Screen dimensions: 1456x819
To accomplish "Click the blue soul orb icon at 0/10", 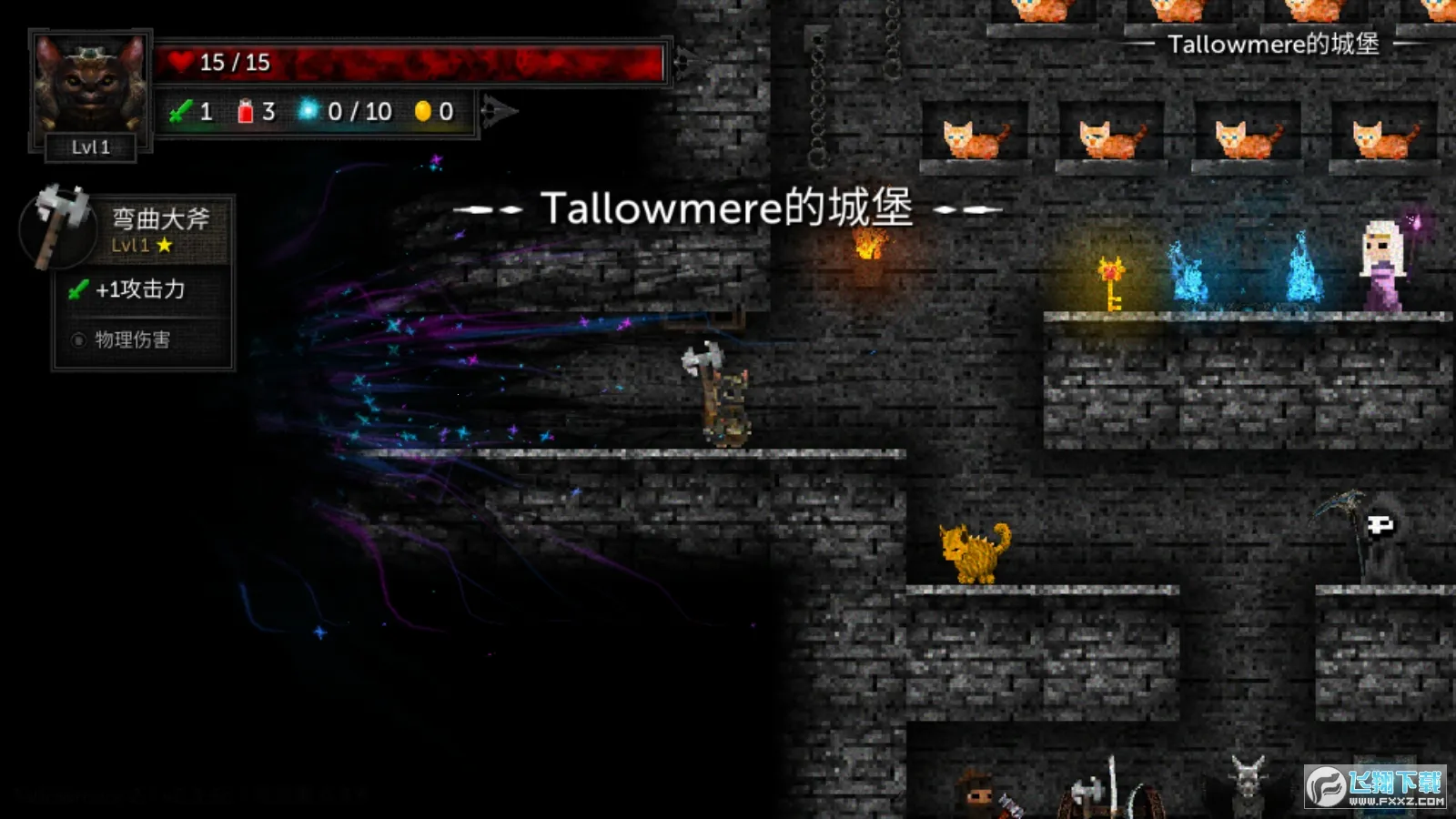I will 309,110.
